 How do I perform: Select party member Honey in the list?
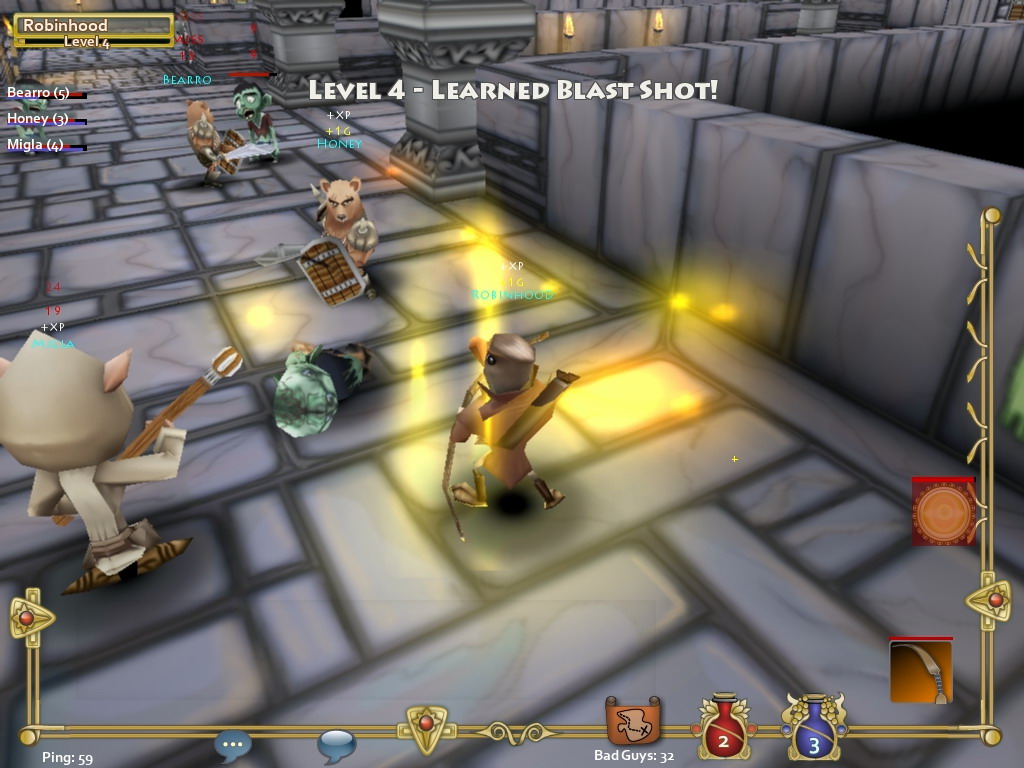(x=38, y=119)
